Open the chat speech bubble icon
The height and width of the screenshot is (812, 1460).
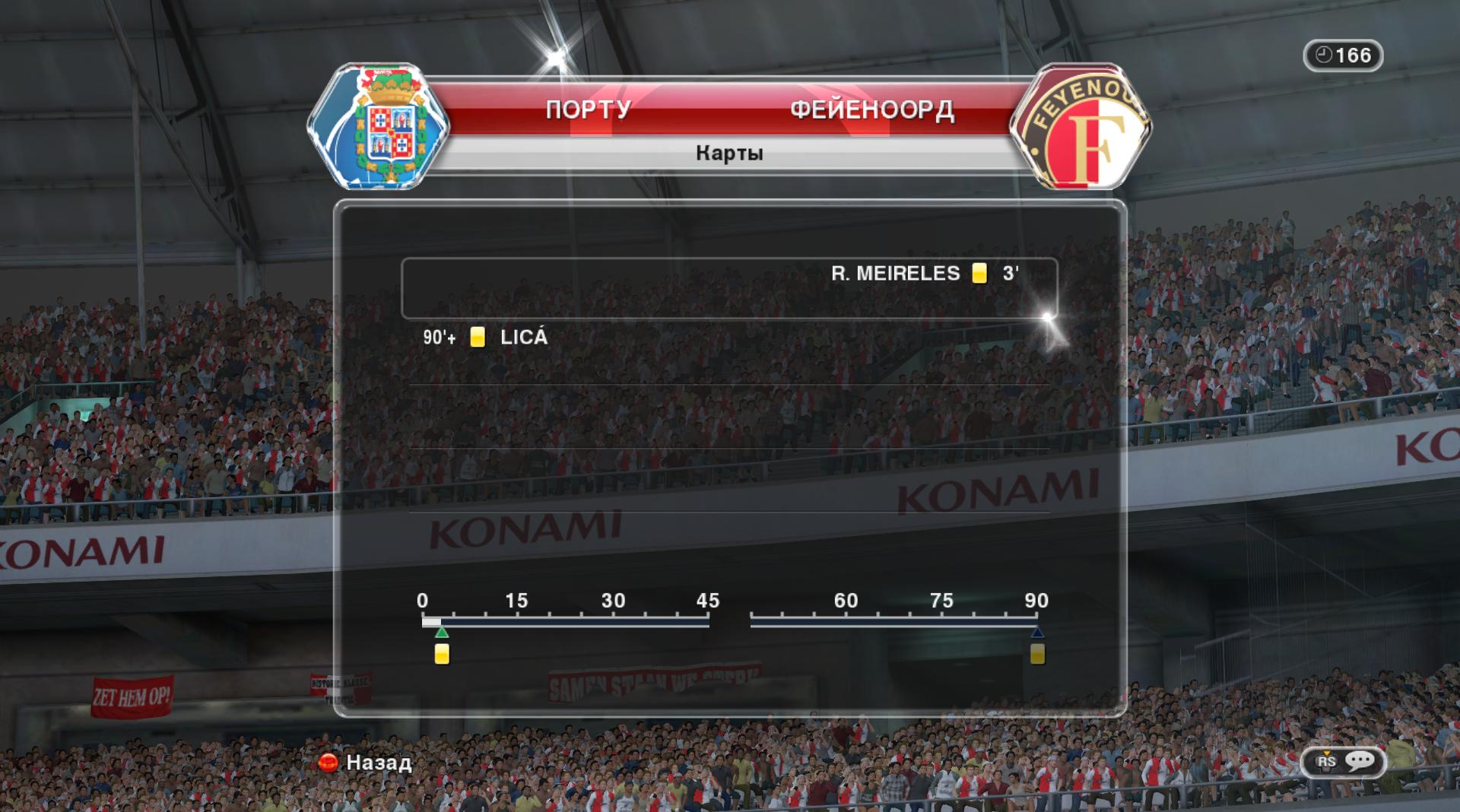[x=1360, y=761]
